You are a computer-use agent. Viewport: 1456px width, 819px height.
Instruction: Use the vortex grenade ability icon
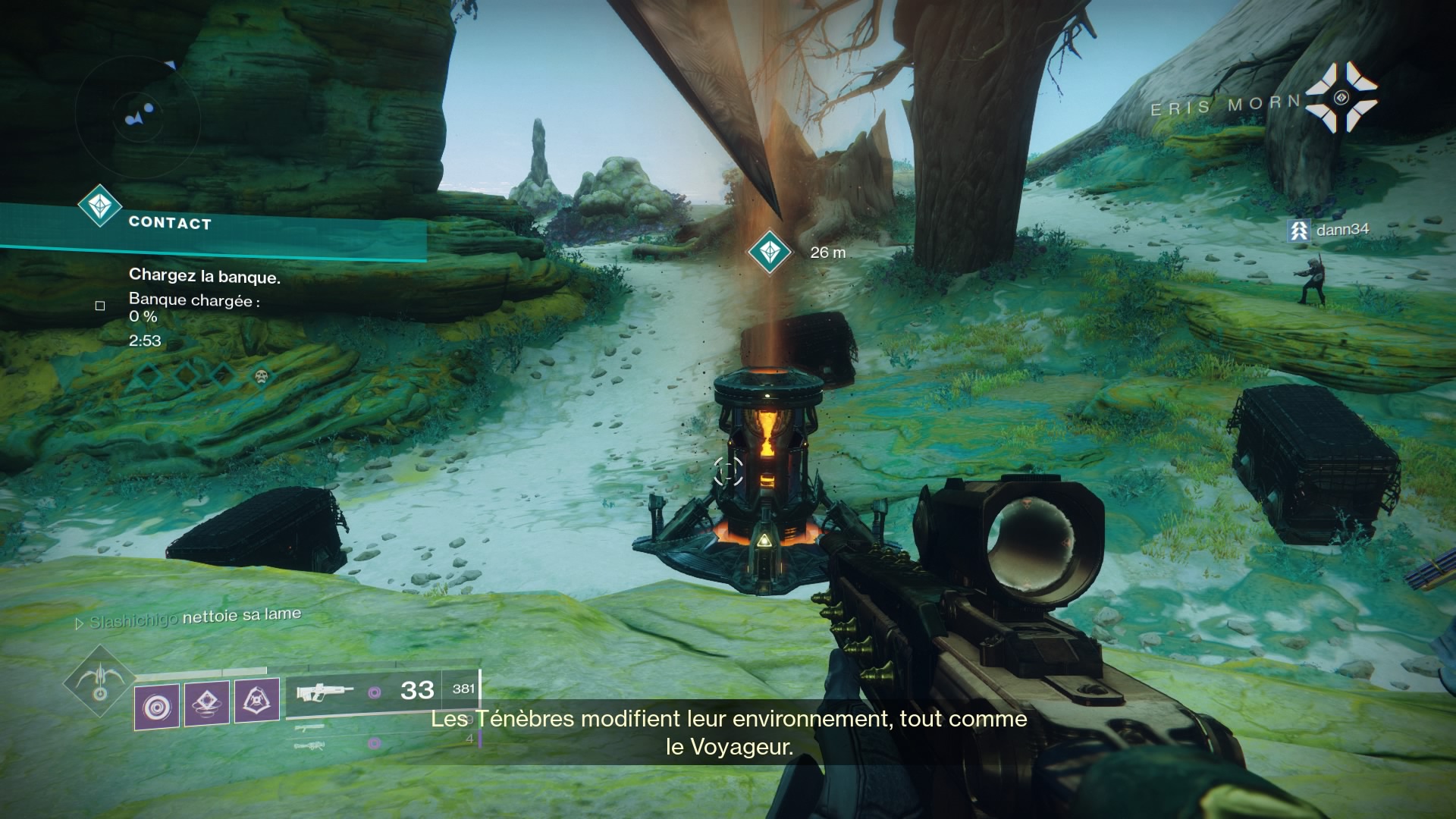(x=157, y=706)
